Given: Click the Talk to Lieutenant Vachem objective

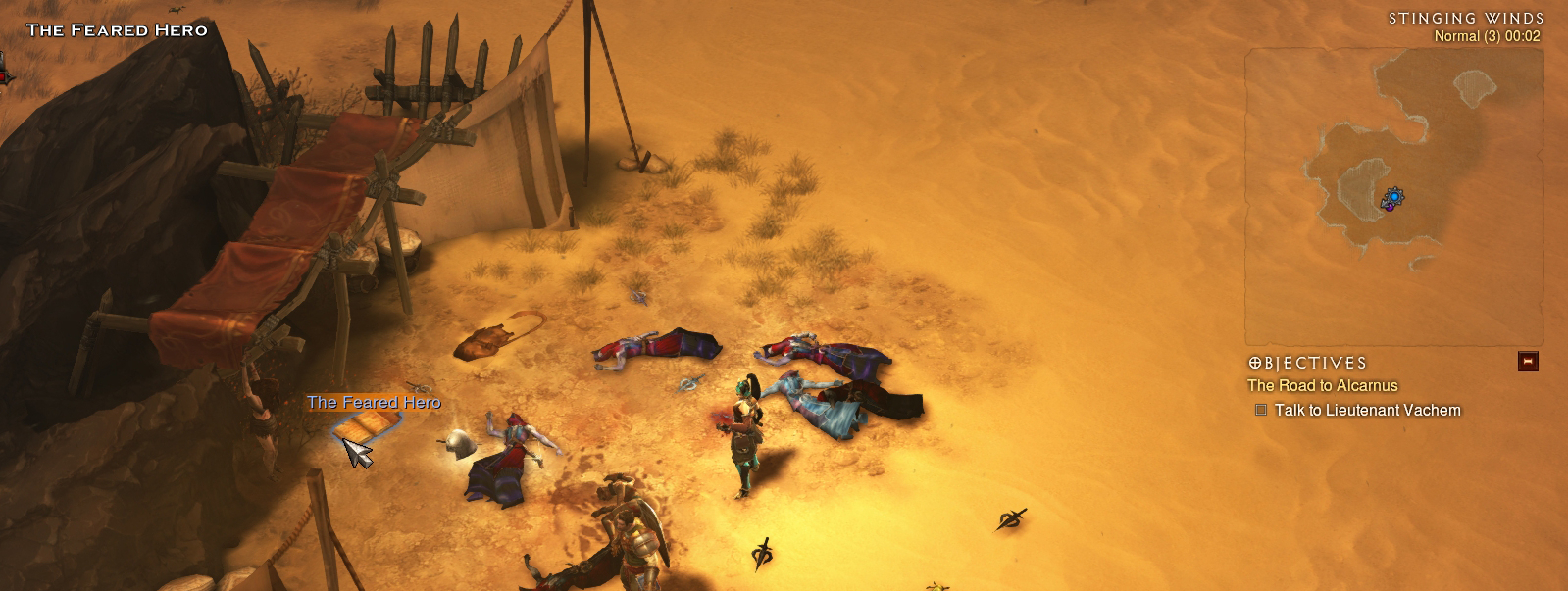Looking at the screenshot, I should [1367, 411].
